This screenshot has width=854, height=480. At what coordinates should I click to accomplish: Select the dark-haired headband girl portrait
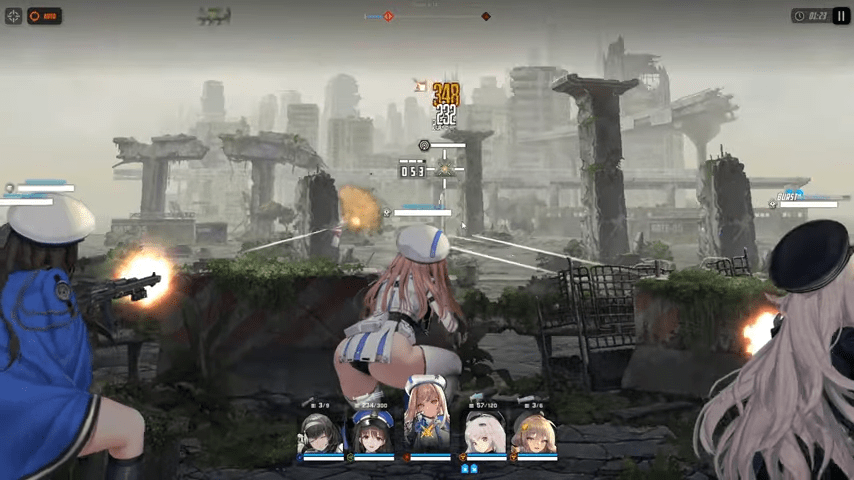[322, 434]
